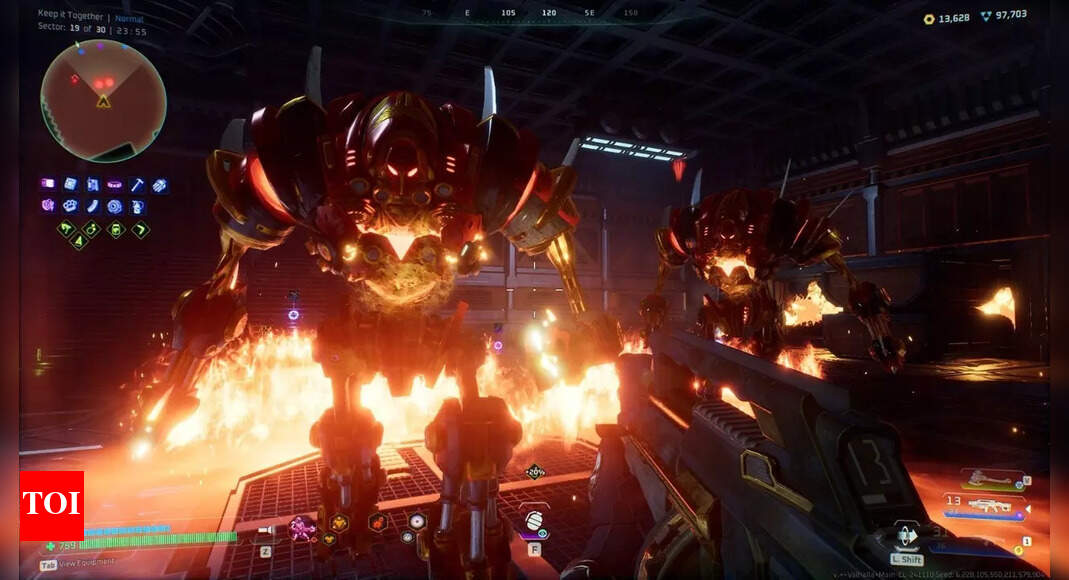
Task: Select the hammer perk icon
Action: [137, 185]
